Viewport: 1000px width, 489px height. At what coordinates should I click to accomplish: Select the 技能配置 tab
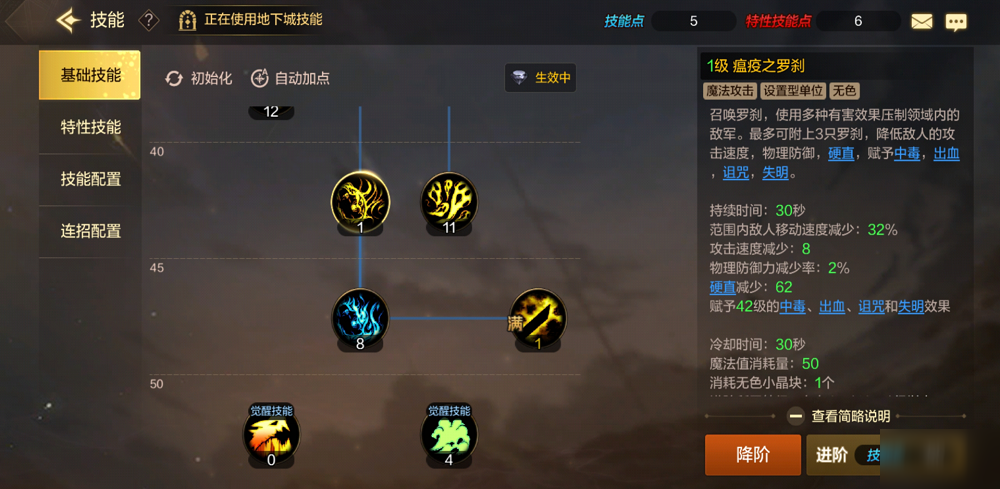90,179
